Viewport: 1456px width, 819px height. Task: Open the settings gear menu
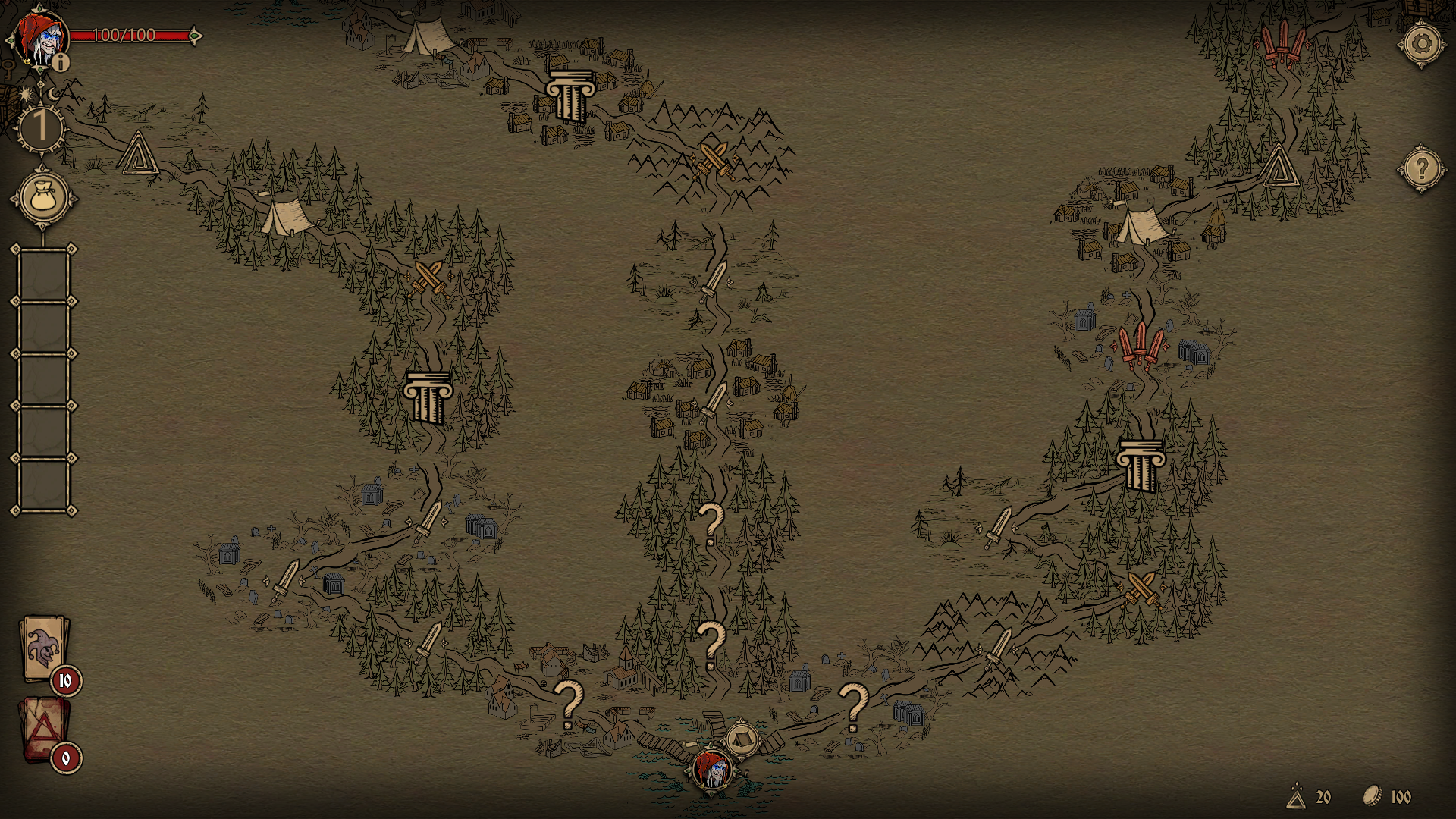point(1422,43)
